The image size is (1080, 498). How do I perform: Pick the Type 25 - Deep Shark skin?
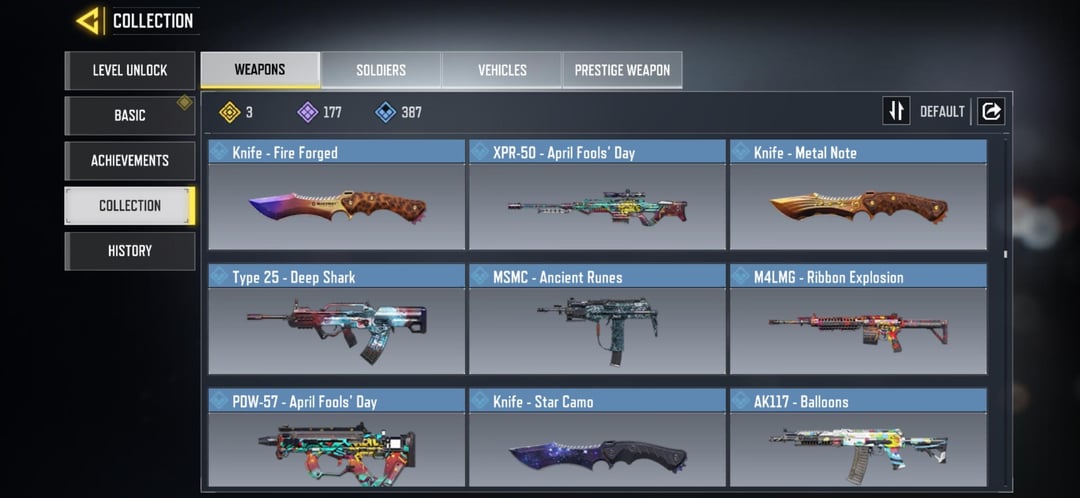(337, 320)
